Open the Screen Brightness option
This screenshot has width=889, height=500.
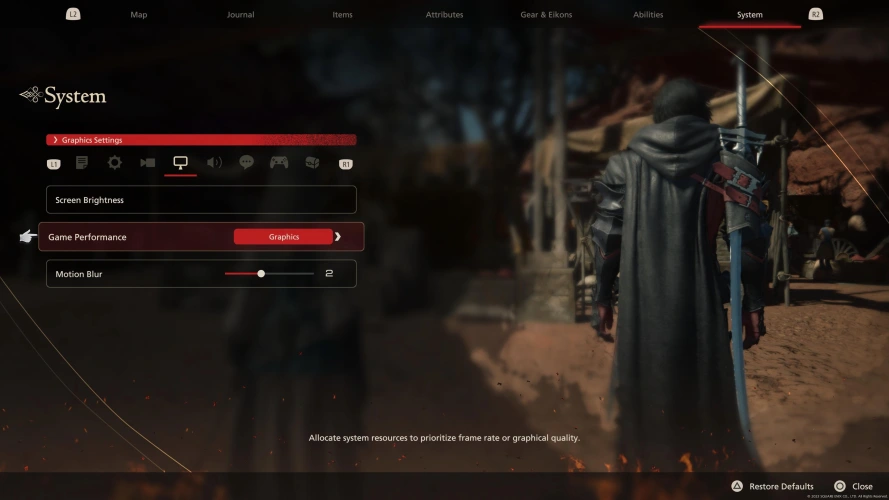coord(201,200)
